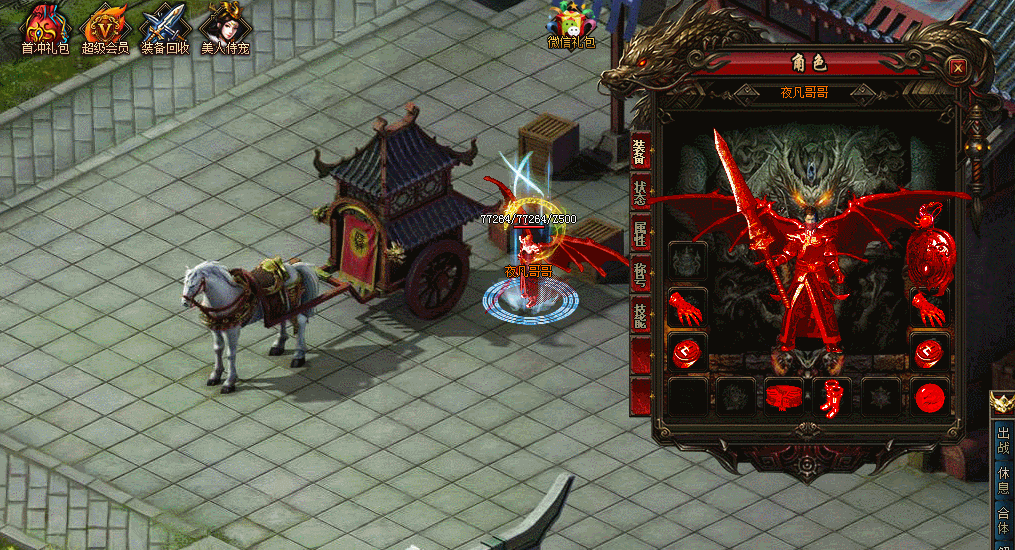1015x550 pixels.
Task: Open the 属性 attributes tab
Action: (x=640, y=234)
